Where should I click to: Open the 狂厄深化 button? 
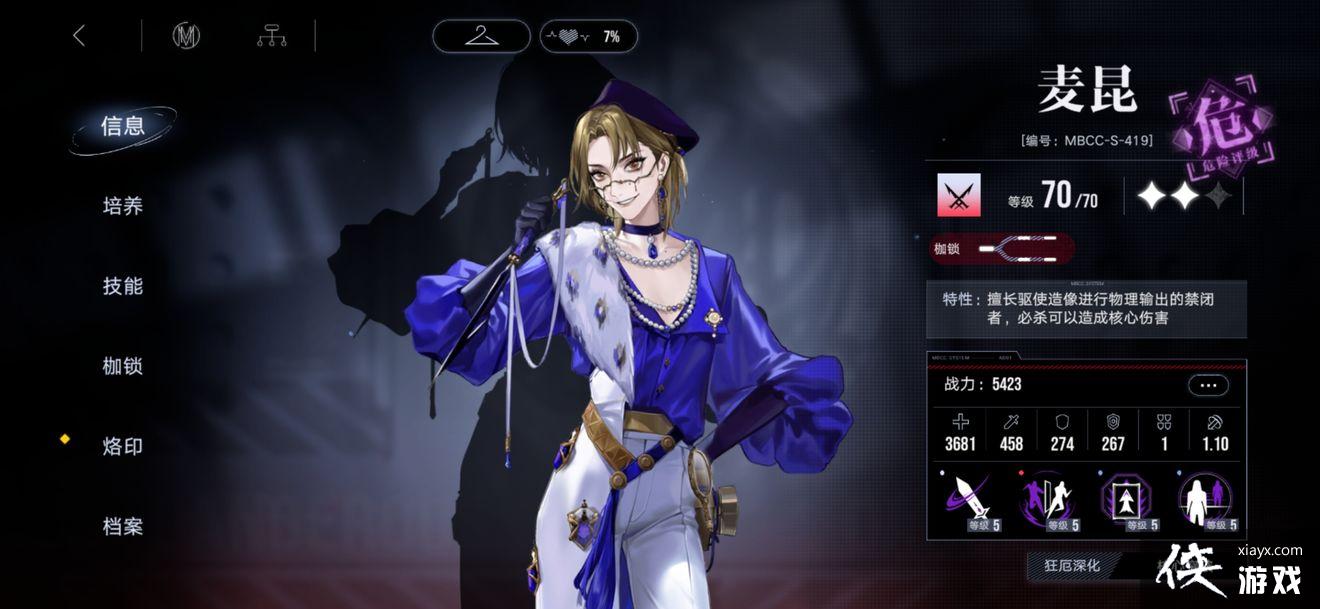coord(1072,566)
